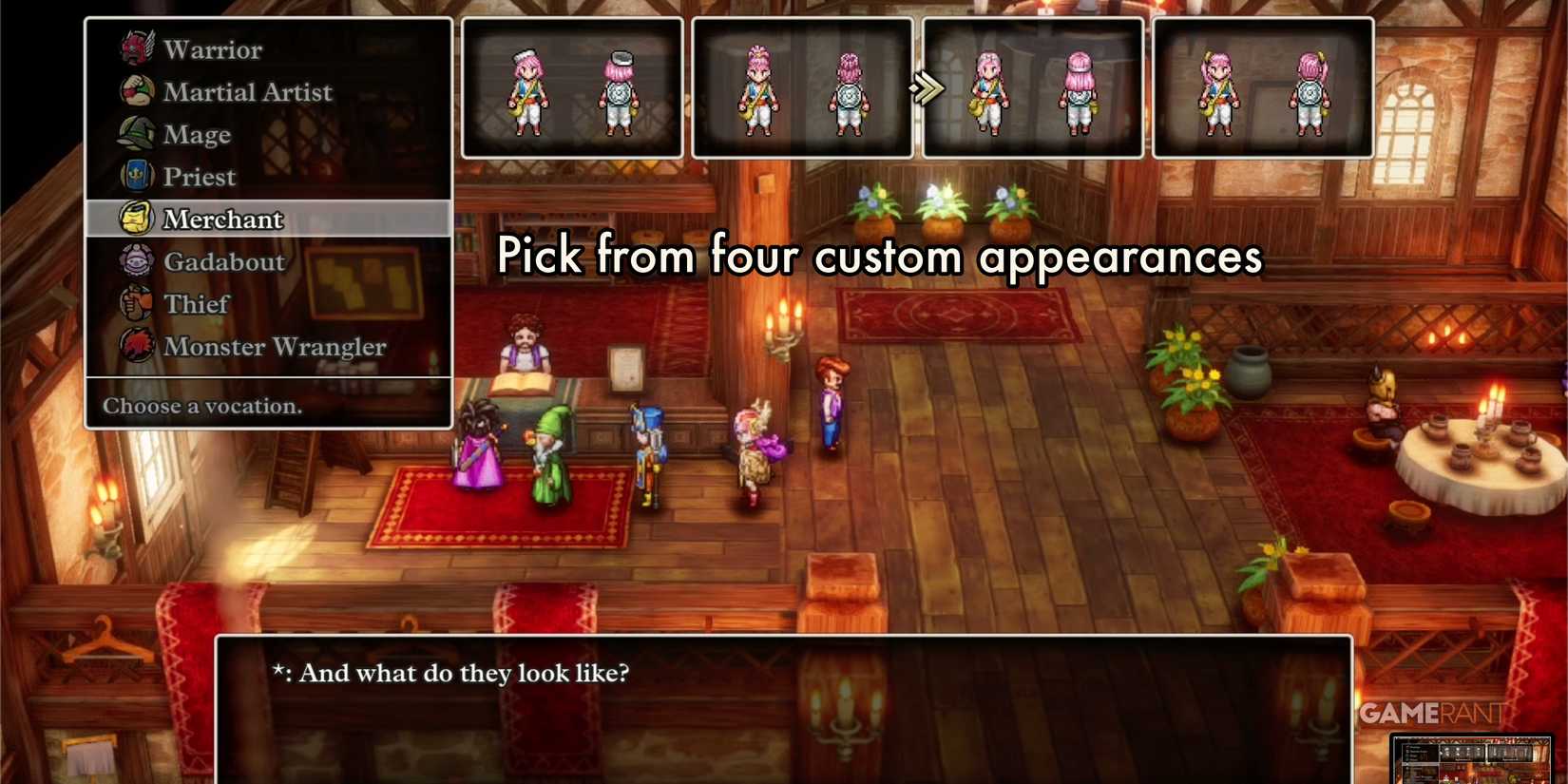Select the Merchant menu entry
1568x784 pixels.
pos(223,218)
